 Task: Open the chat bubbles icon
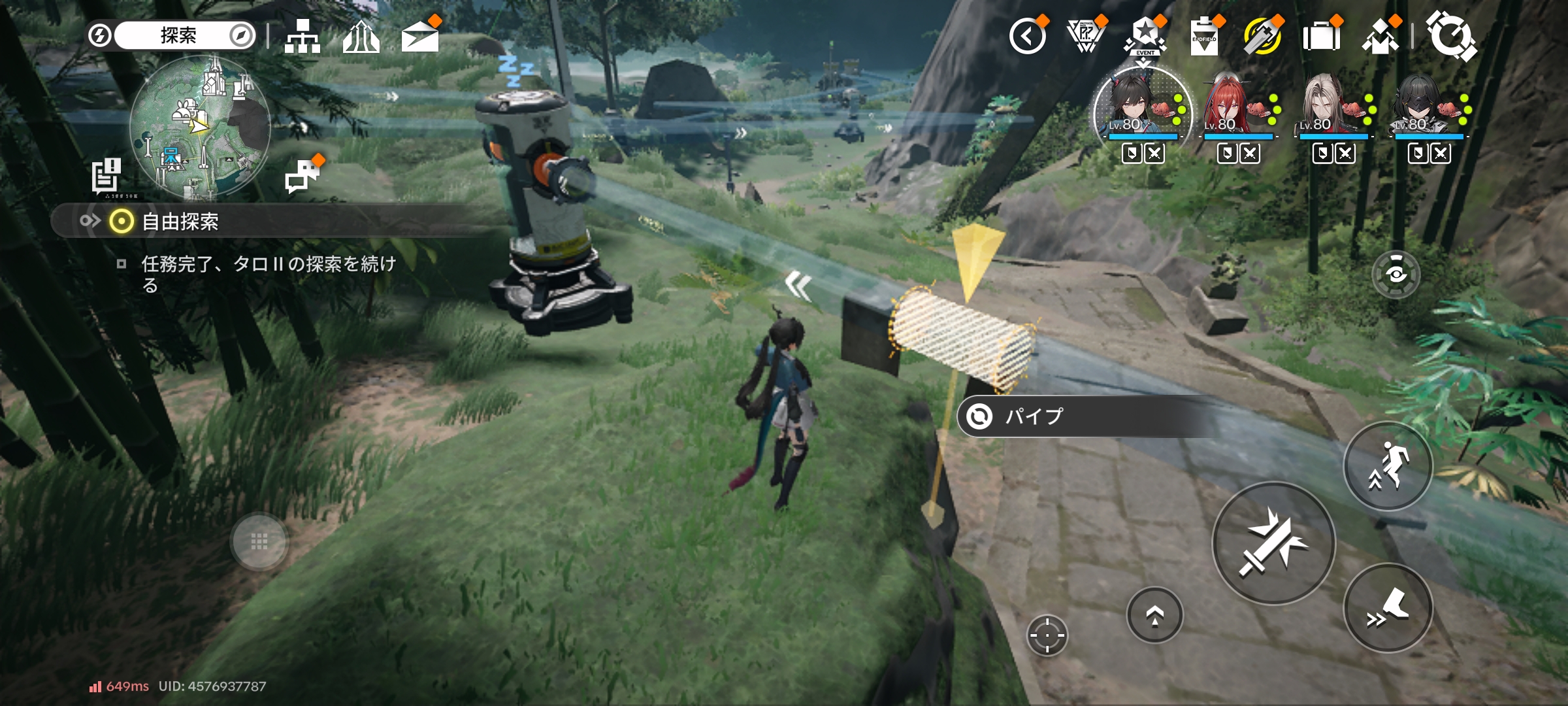click(302, 175)
